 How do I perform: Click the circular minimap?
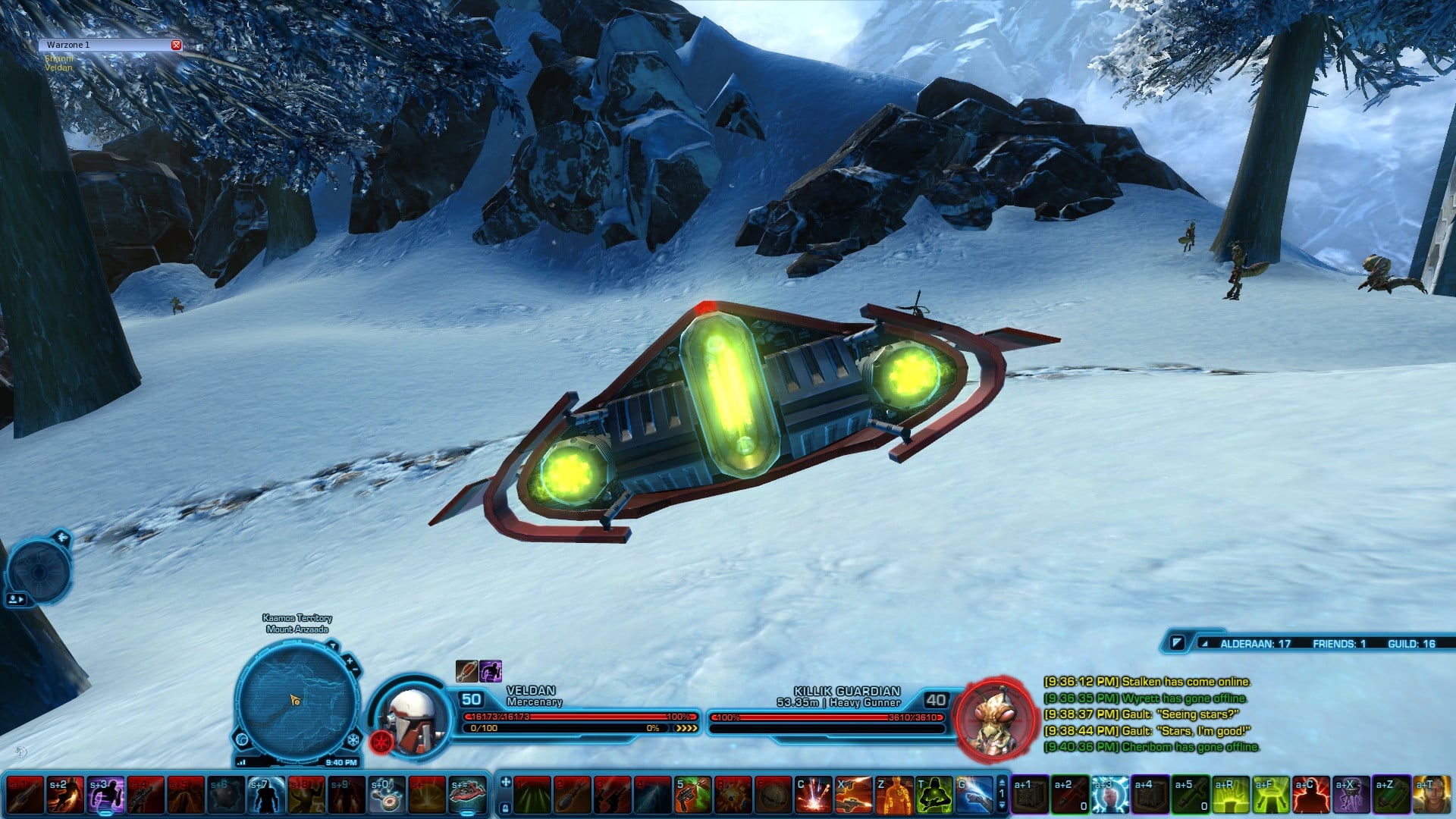coord(297,700)
